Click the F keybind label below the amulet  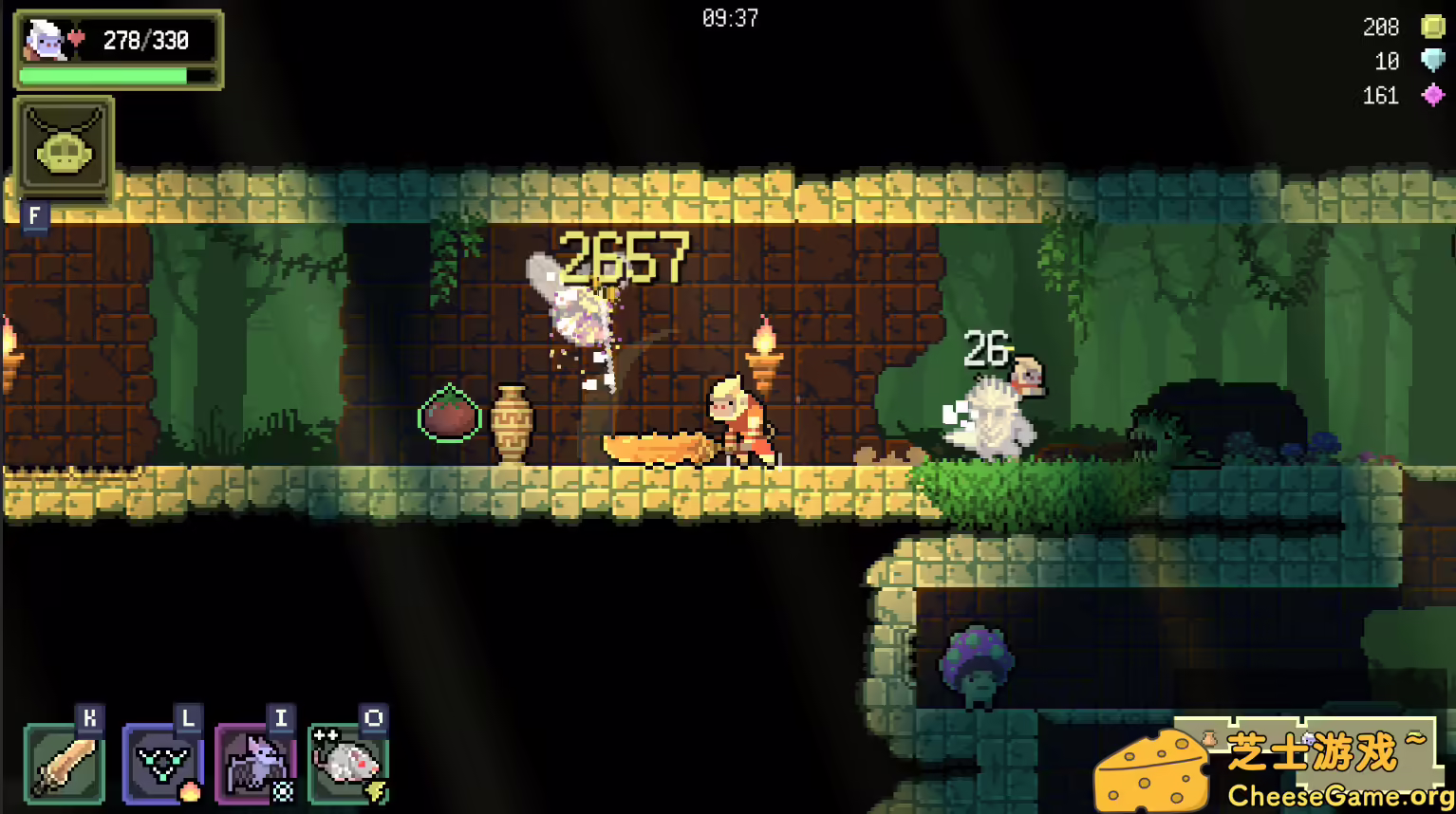click(x=35, y=216)
